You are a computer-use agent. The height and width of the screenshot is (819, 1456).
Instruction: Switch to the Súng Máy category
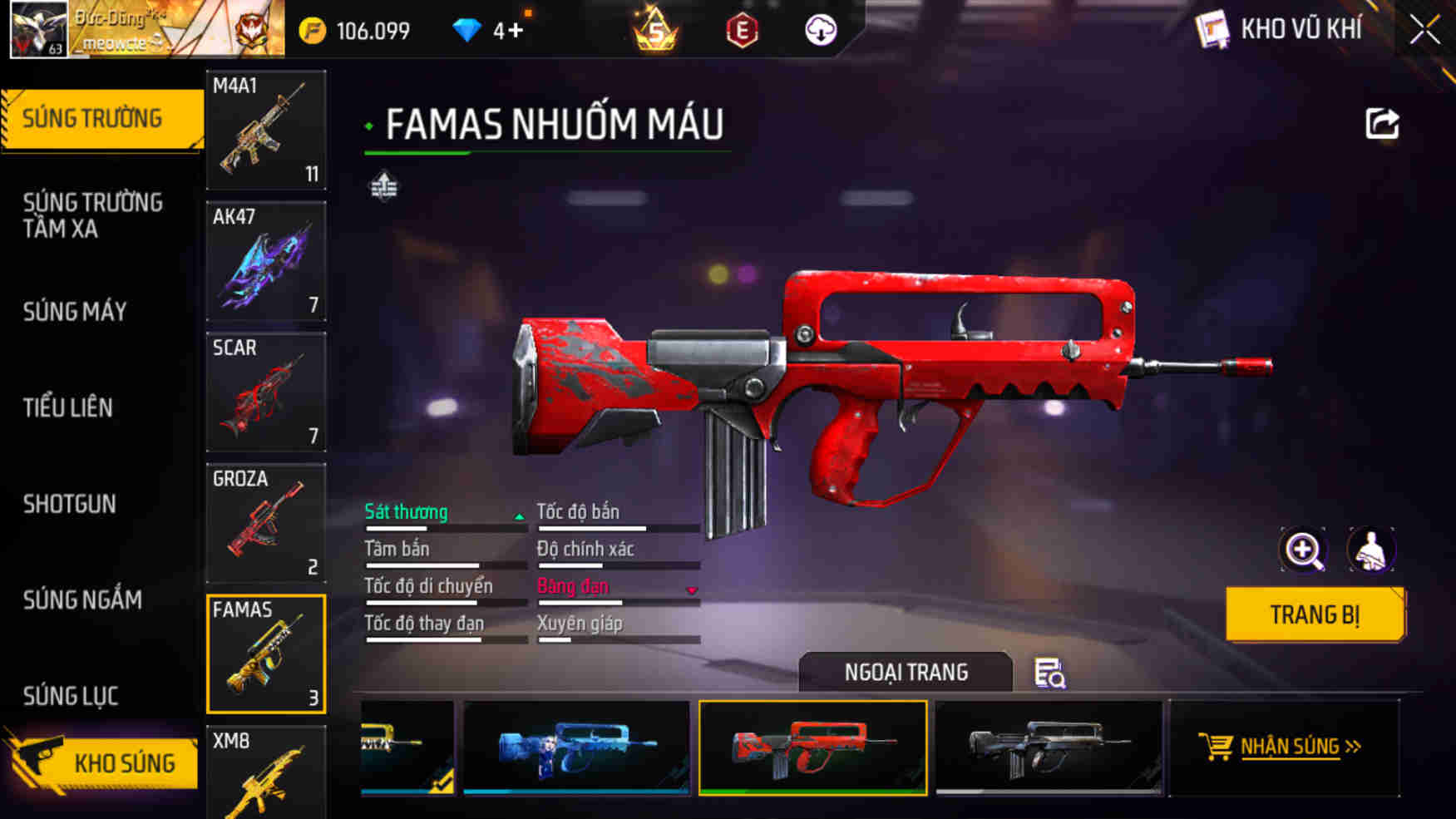coord(75,312)
